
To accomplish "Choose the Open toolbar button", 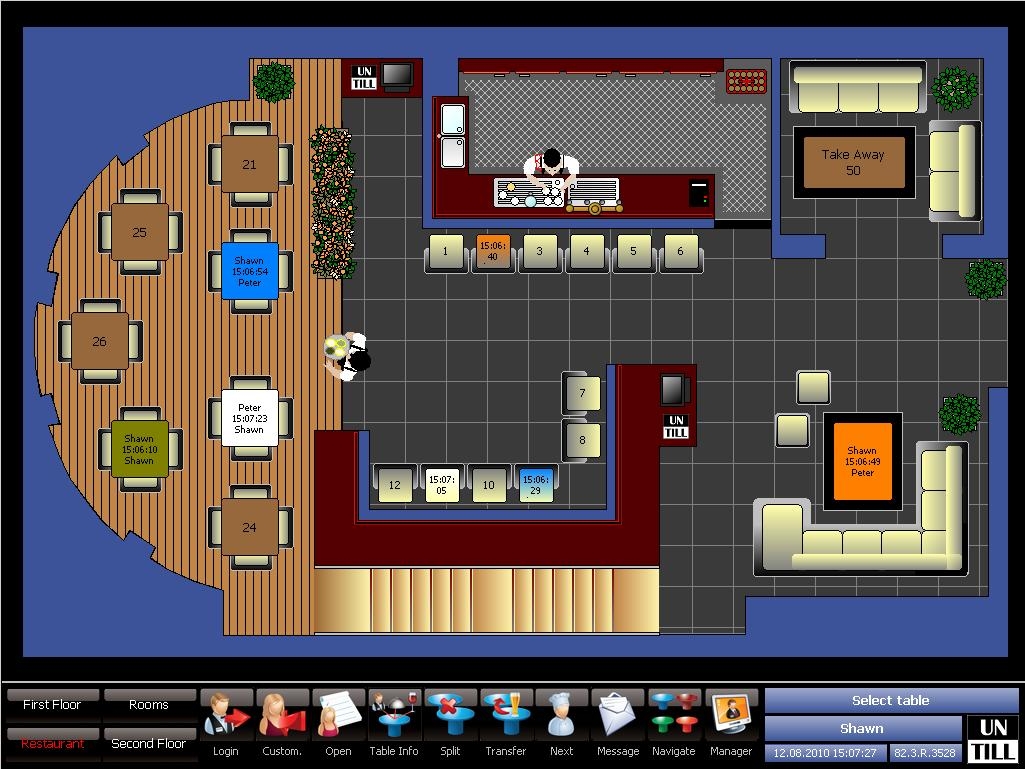I will point(338,724).
